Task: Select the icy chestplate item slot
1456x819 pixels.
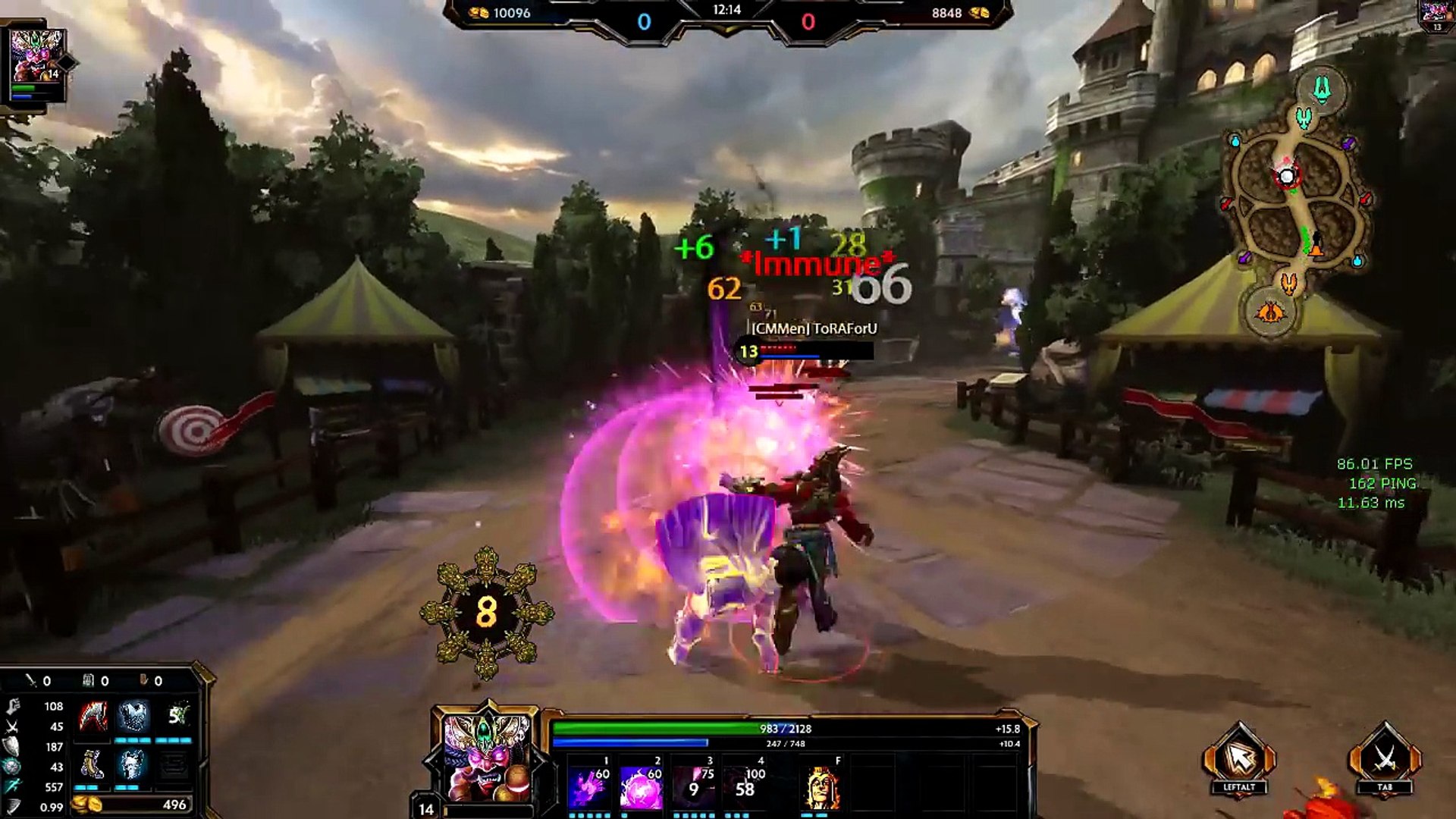Action: click(133, 716)
